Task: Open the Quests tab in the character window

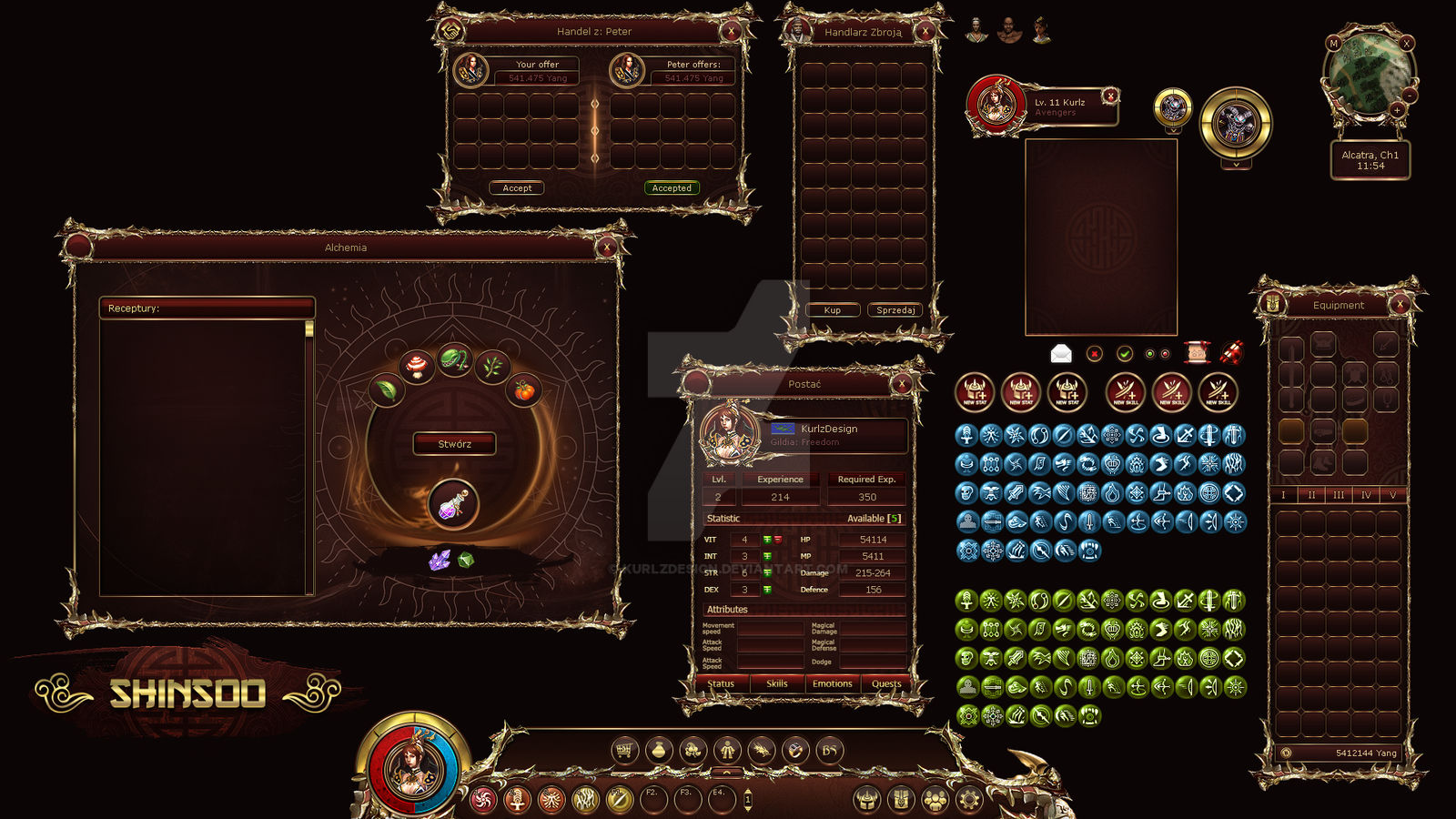Action: click(885, 683)
